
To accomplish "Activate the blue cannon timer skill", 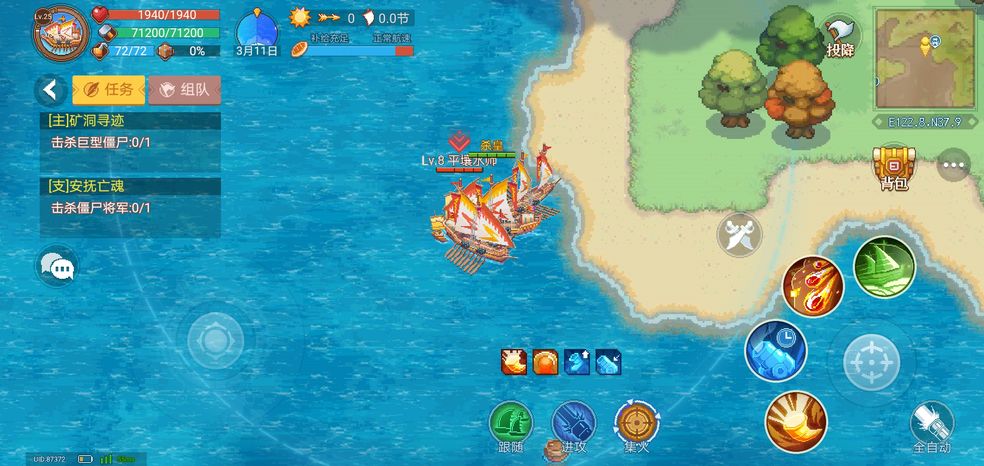I will click(776, 350).
